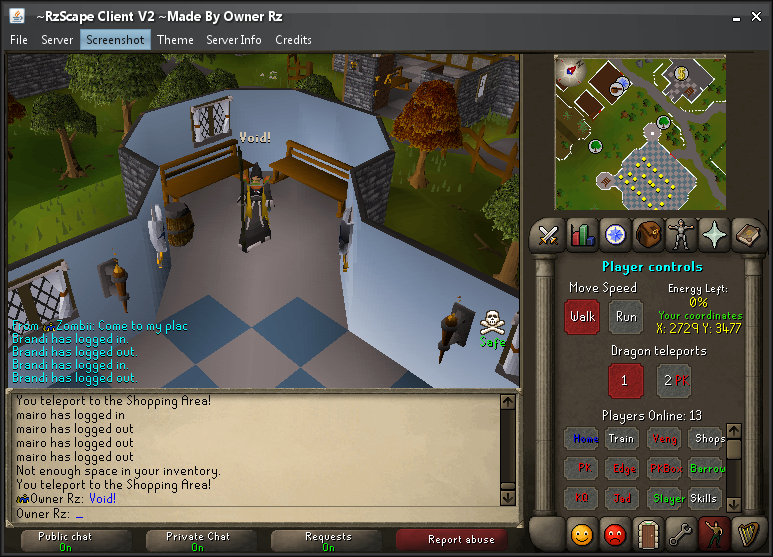Switch to the skills bar-chart tab
Screen dimensions: 773x557
[x=581, y=235]
